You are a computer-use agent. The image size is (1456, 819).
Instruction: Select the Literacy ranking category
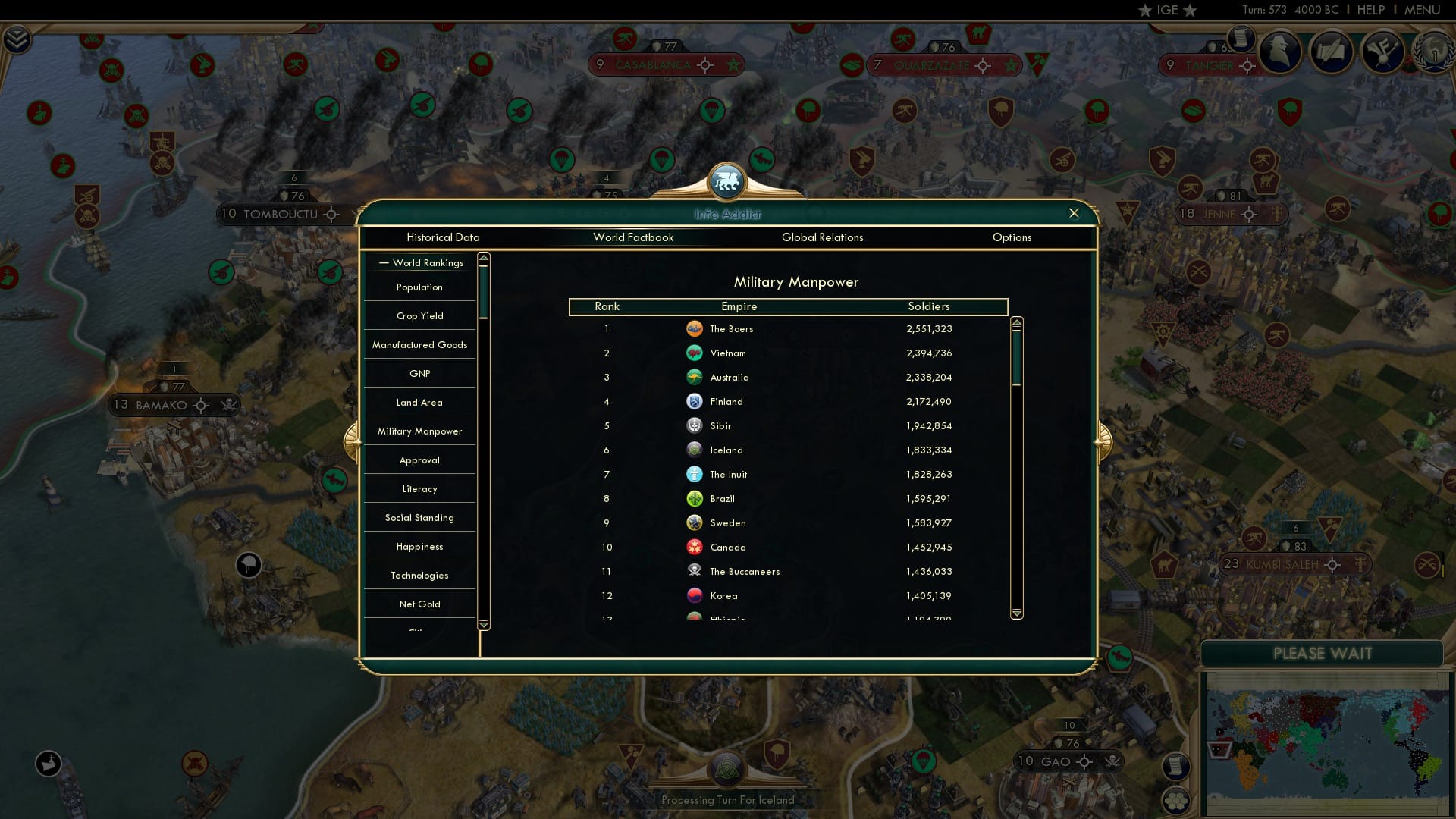coord(419,488)
